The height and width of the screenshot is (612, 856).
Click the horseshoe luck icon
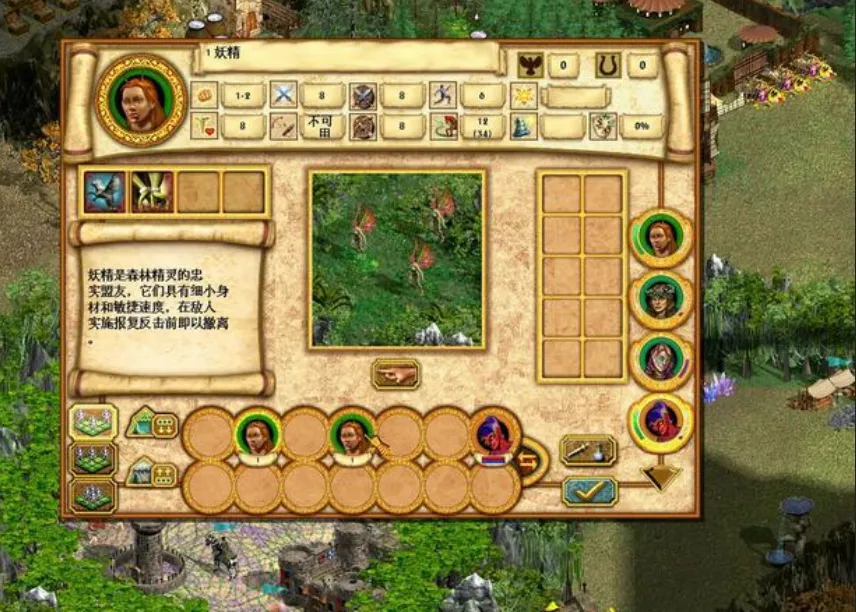[607, 66]
